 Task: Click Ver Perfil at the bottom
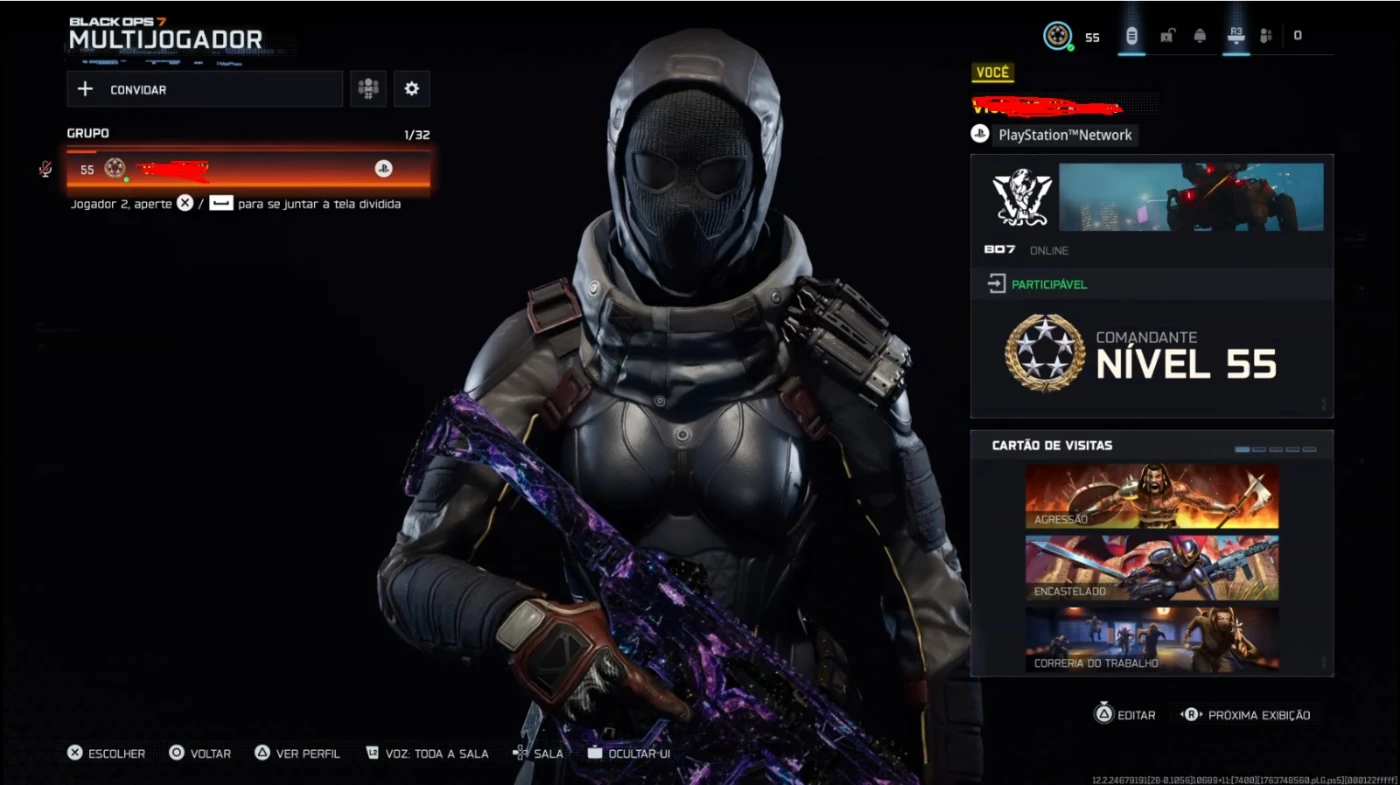(297, 753)
